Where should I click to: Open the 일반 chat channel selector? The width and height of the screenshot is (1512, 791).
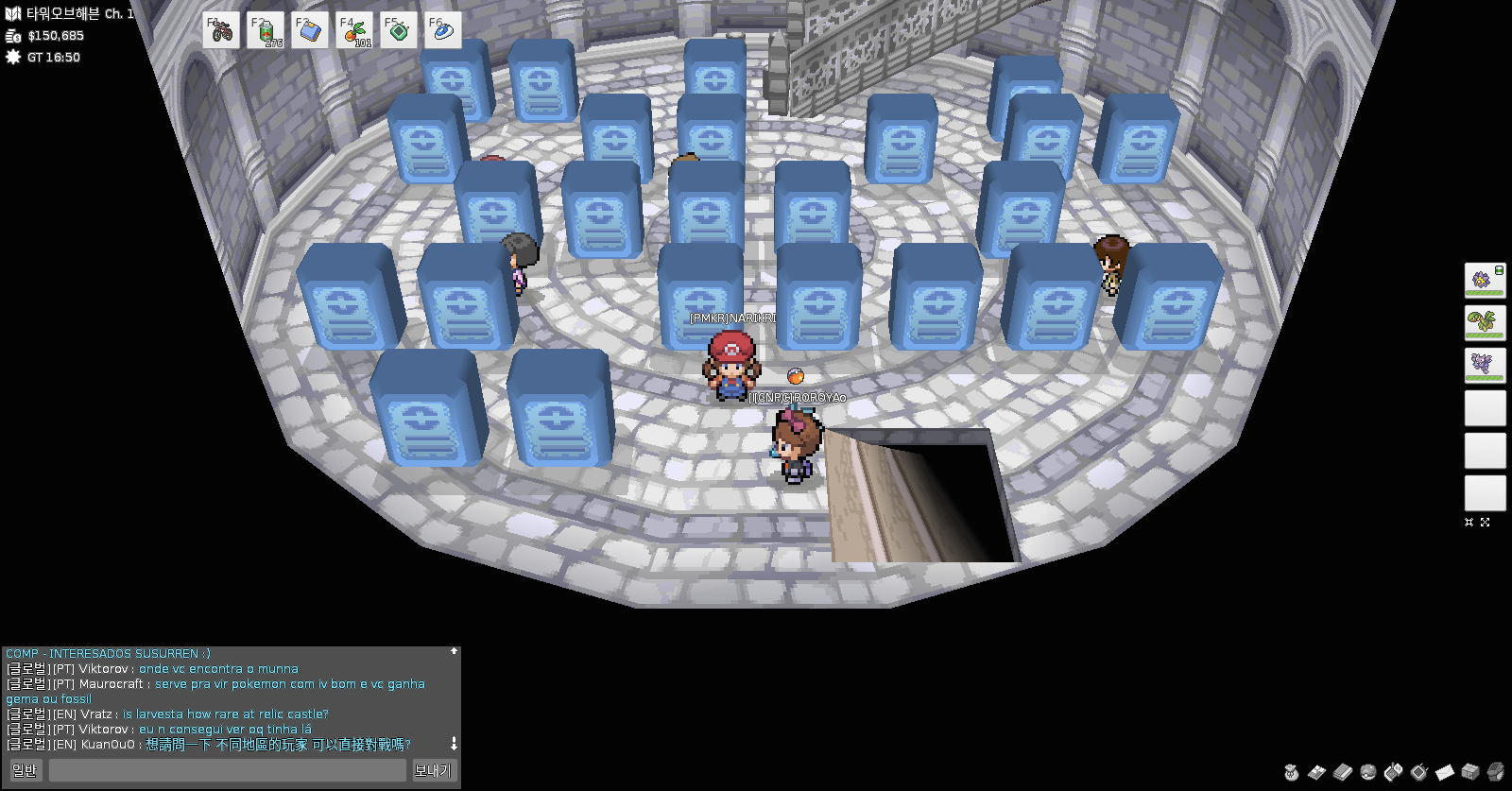(26, 770)
